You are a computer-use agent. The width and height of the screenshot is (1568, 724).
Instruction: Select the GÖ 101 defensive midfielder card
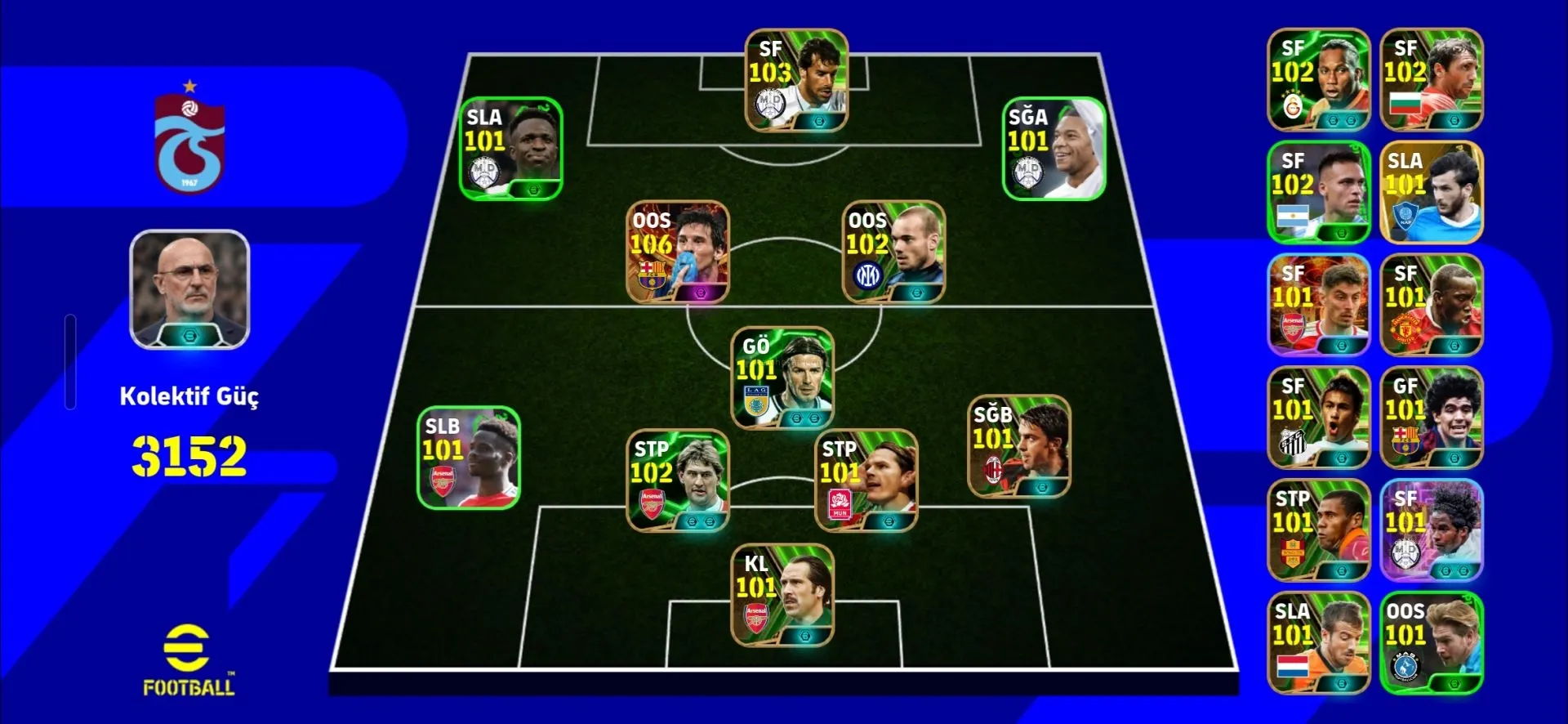click(x=782, y=378)
